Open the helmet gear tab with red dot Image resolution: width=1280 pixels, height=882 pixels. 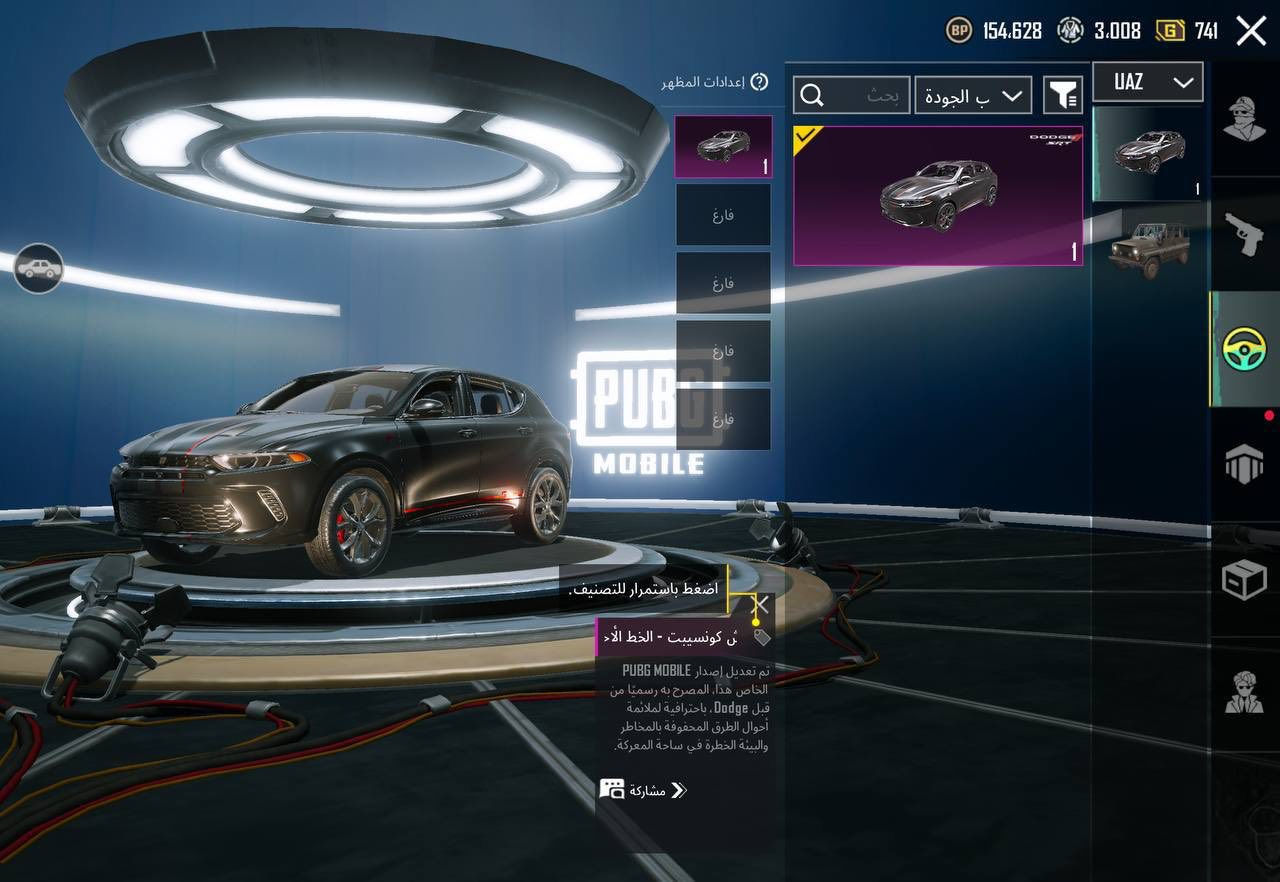(x=1244, y=464)
